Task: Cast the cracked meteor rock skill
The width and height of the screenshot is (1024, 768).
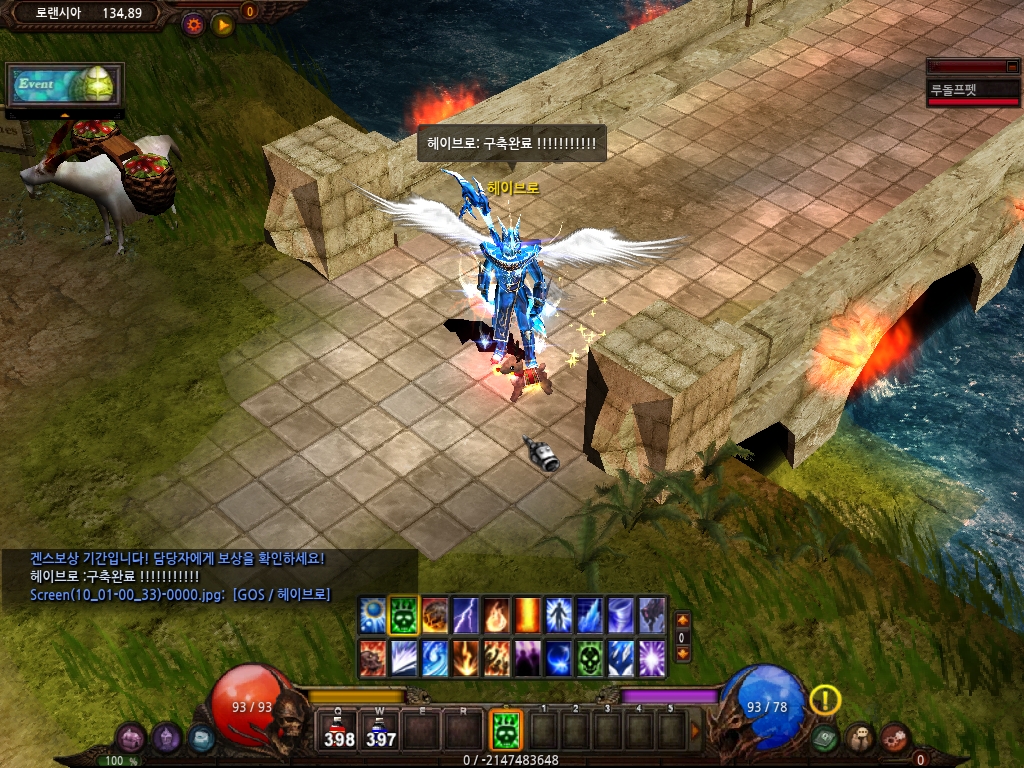Action: click(x=435, y=613)
